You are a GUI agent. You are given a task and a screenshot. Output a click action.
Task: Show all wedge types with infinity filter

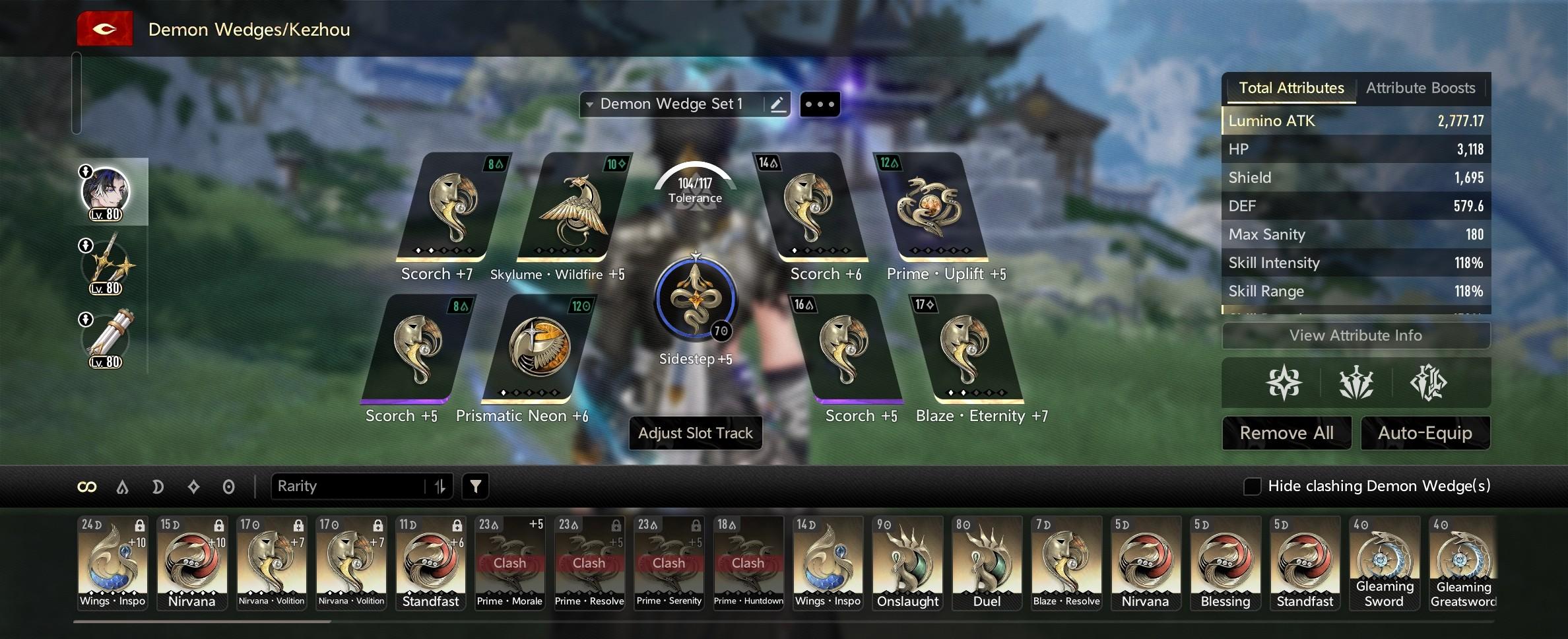point(87,487)
